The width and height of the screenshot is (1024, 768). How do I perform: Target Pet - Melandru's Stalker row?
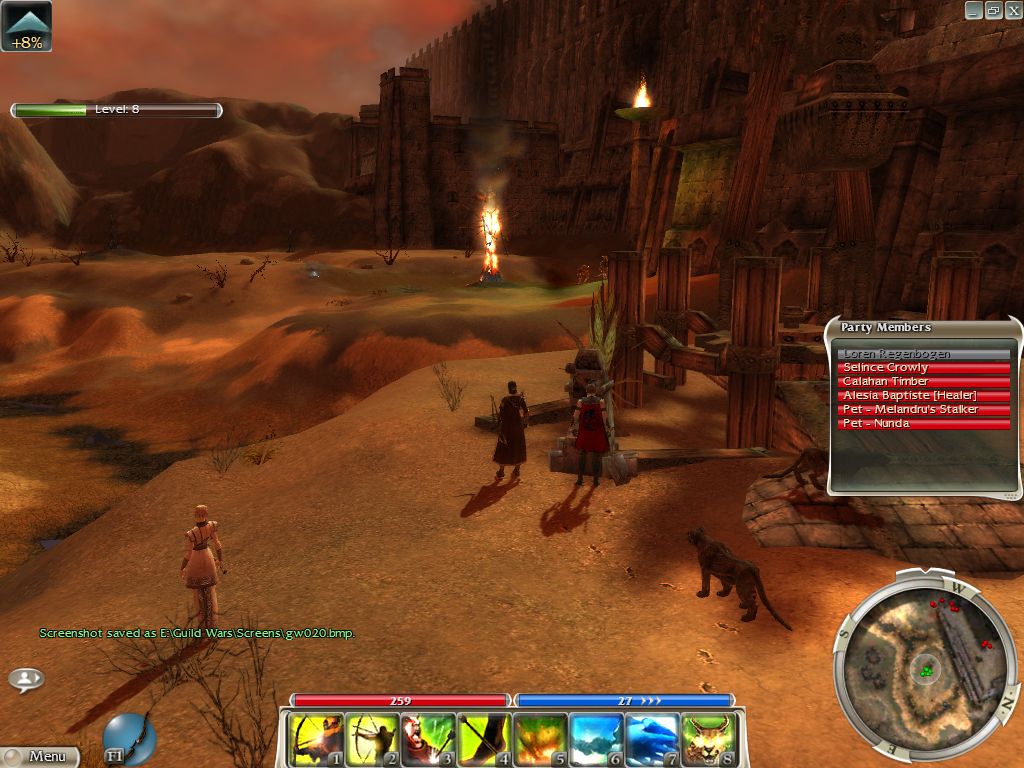(x=924, y=410)
